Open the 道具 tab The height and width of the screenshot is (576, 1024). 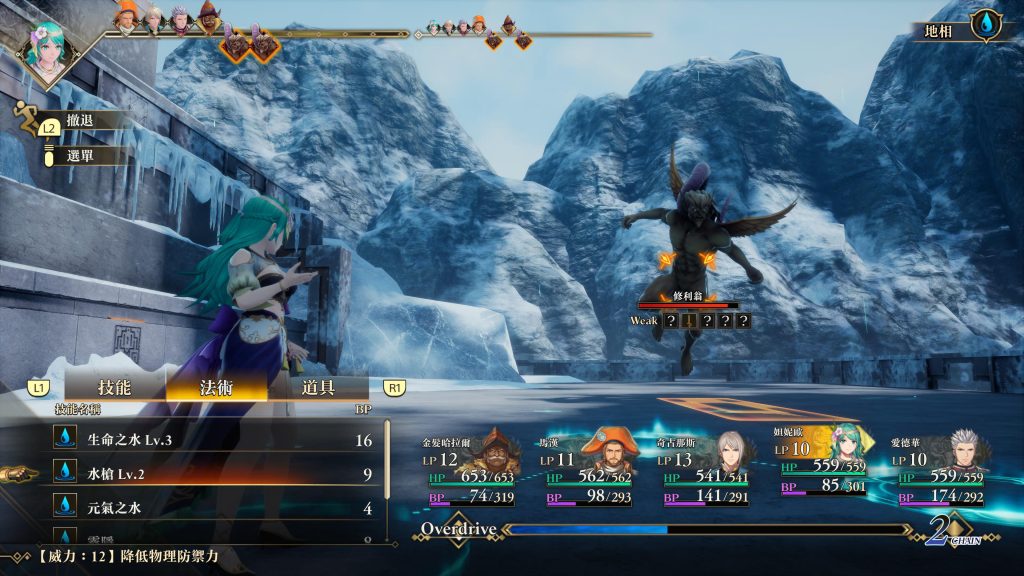pyautogui.click(x=317, y=387)
